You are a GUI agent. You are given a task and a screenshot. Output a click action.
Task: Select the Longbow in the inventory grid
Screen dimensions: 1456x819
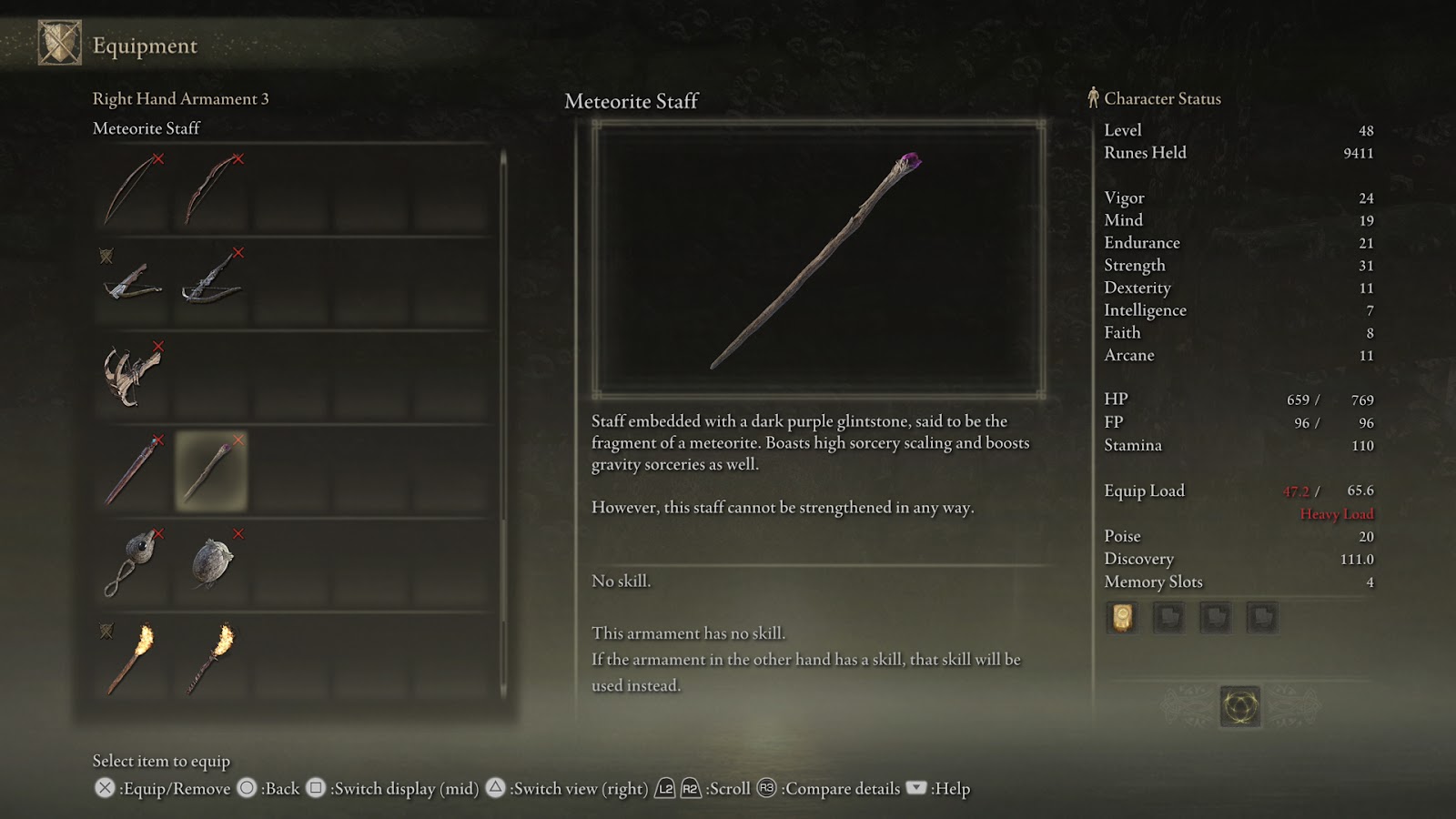tap(129, 190)
